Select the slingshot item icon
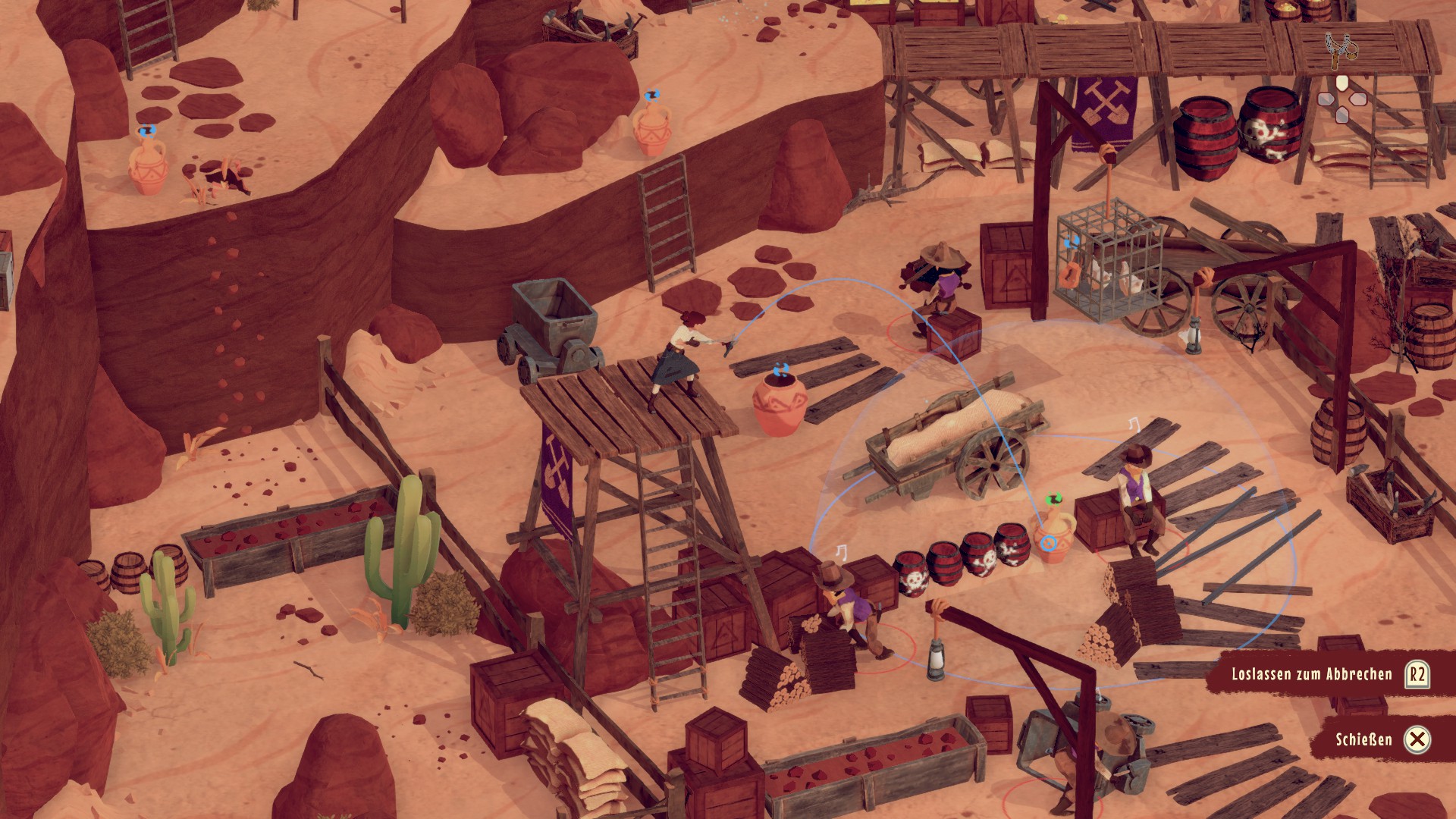The height and width of the screenshot is (819, 1456). (1341, 49)
